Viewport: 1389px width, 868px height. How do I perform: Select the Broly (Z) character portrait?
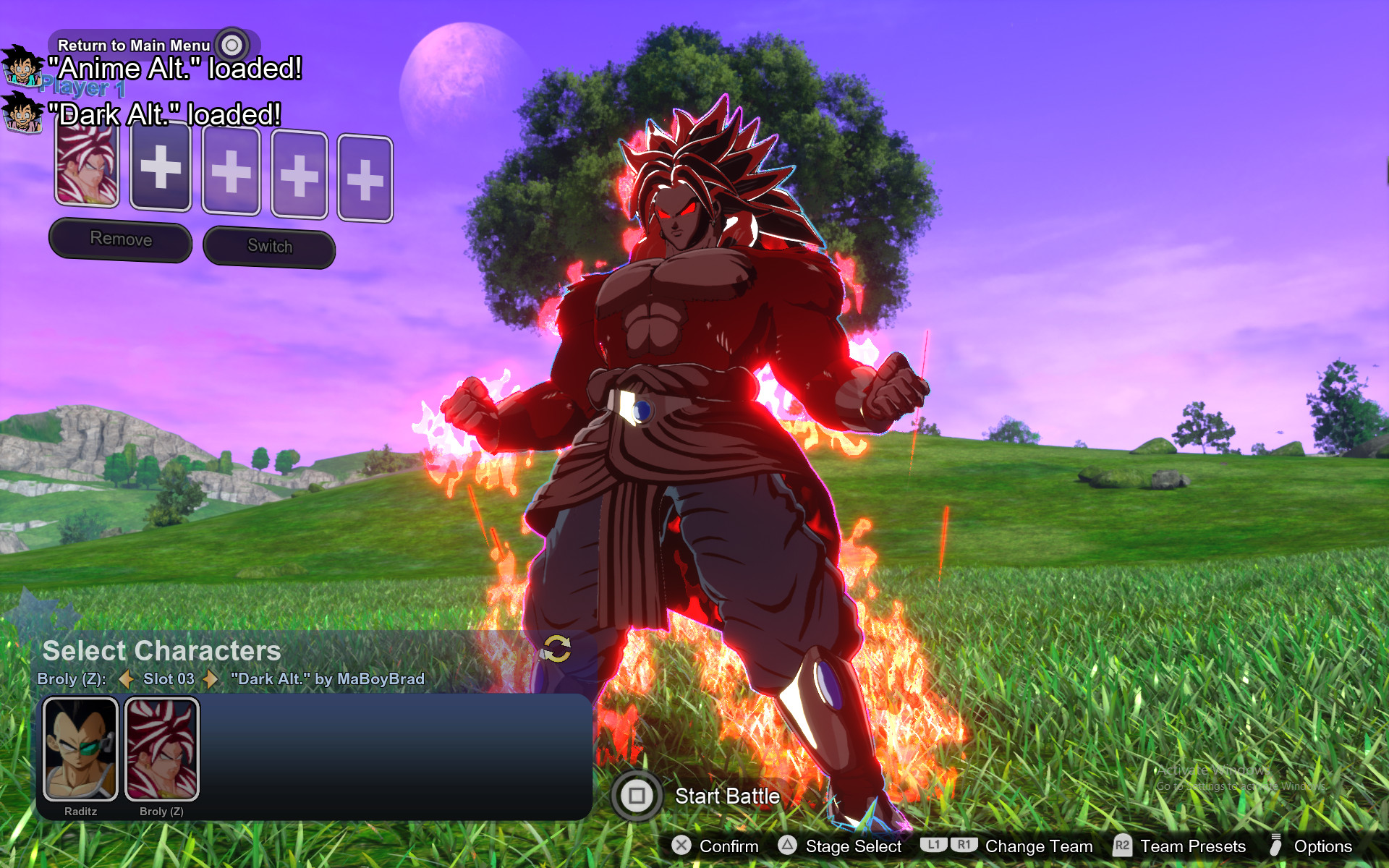tap(162, 749)
